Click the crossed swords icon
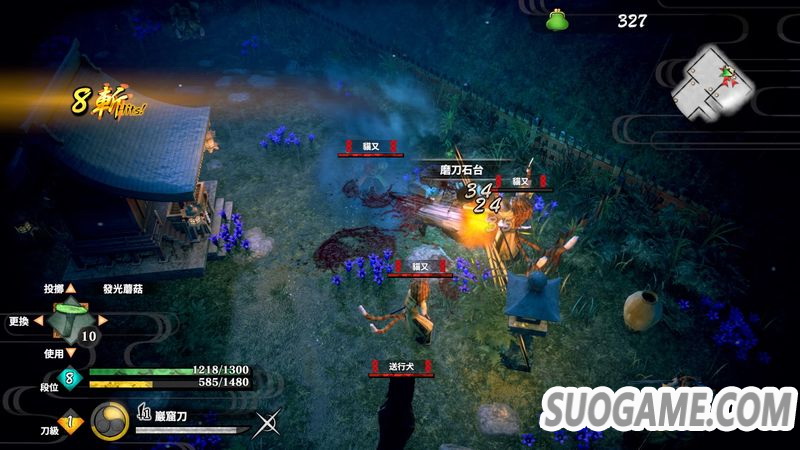Image resolution: width=800 pixels, height=450 pixels. [x=267, y=424]
